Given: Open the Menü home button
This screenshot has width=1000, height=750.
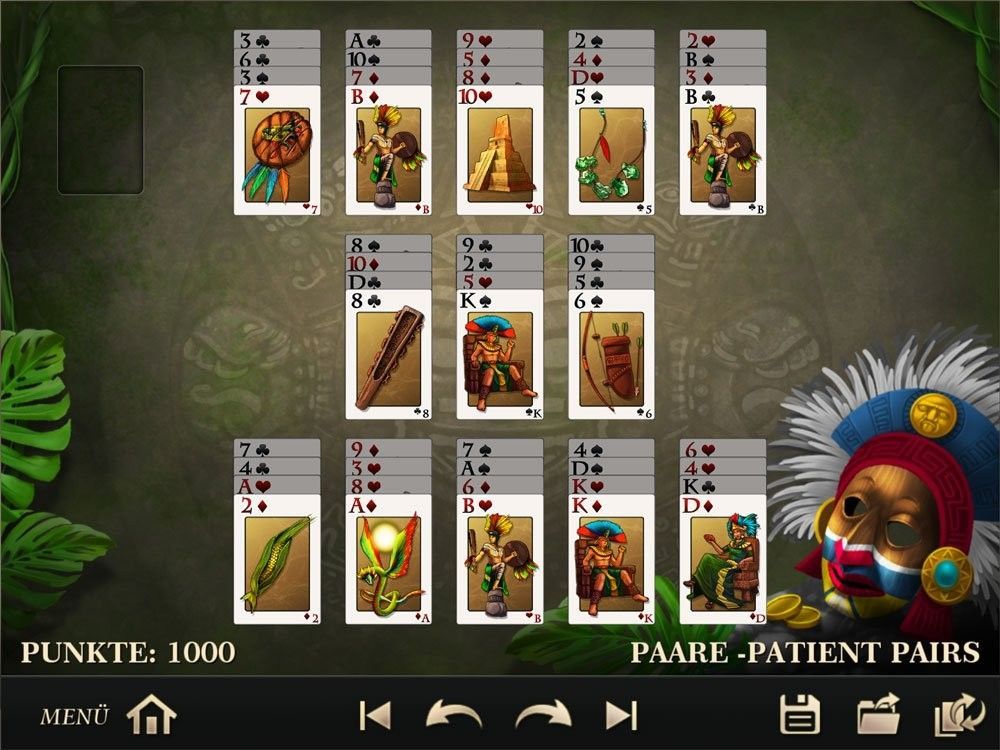Looking at the screenshot, I should (151, 715).
